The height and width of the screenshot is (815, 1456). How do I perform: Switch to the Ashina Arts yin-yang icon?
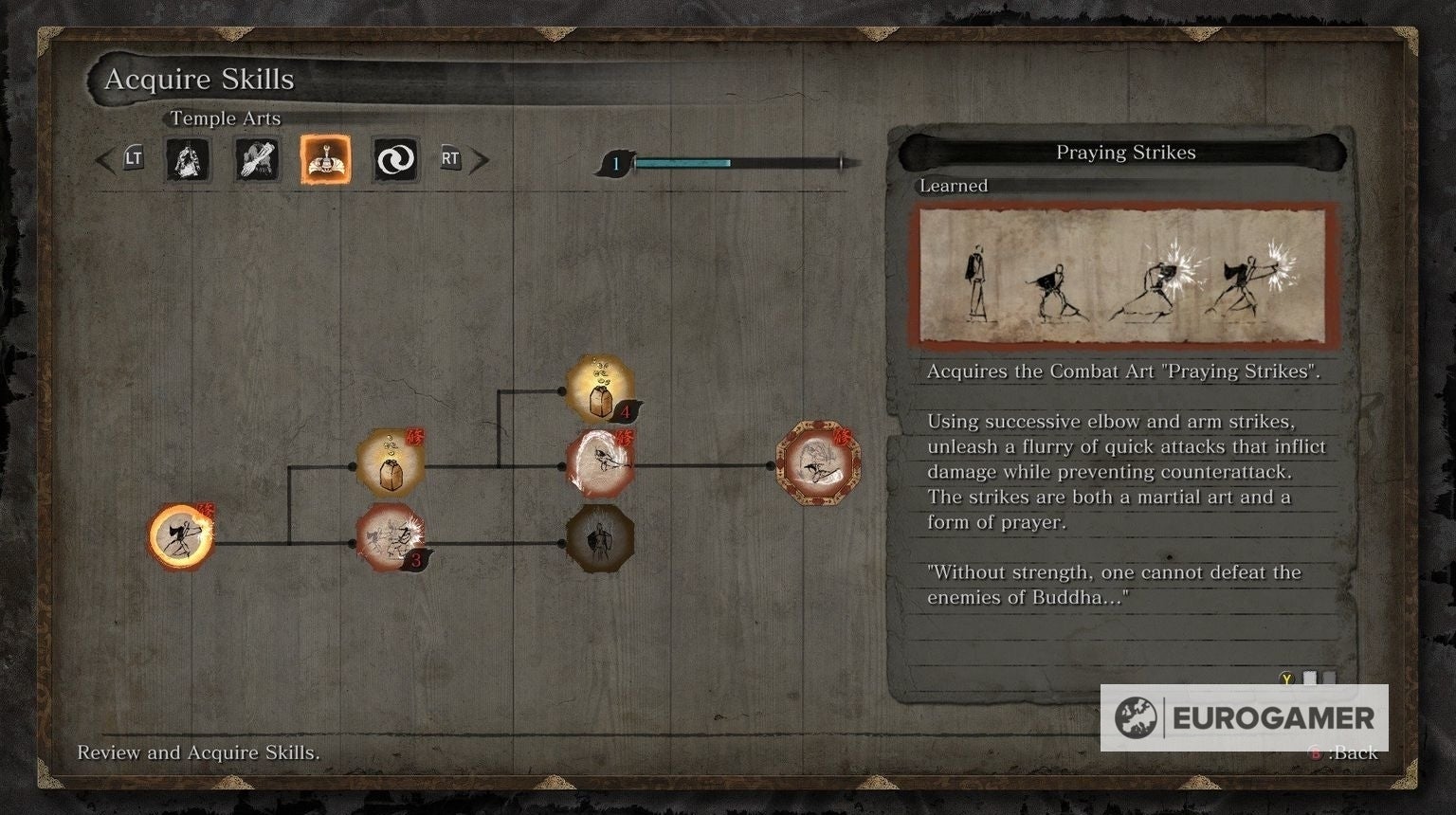pyautogui.click(x=393, y=159)
